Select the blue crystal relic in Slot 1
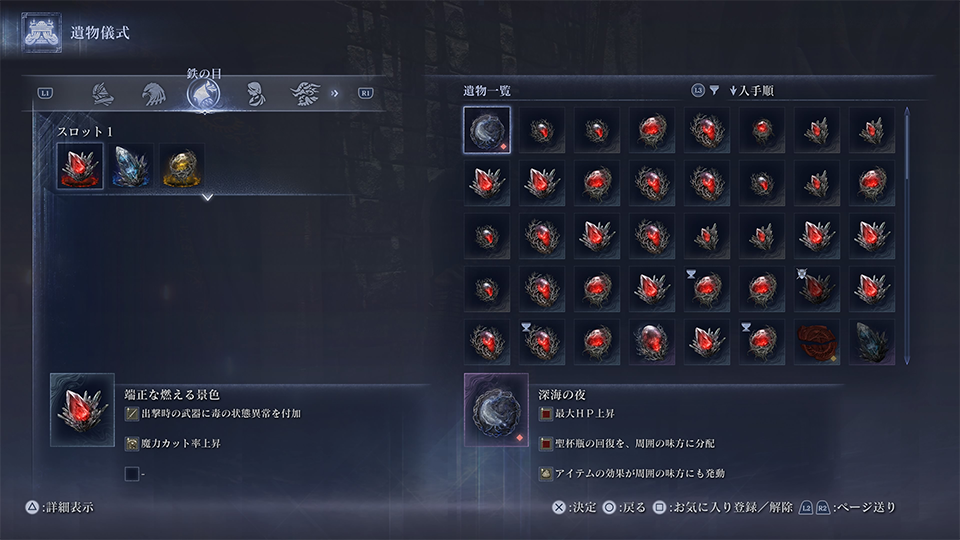This screenshot has width=960, height=540. tap(131, 167)
